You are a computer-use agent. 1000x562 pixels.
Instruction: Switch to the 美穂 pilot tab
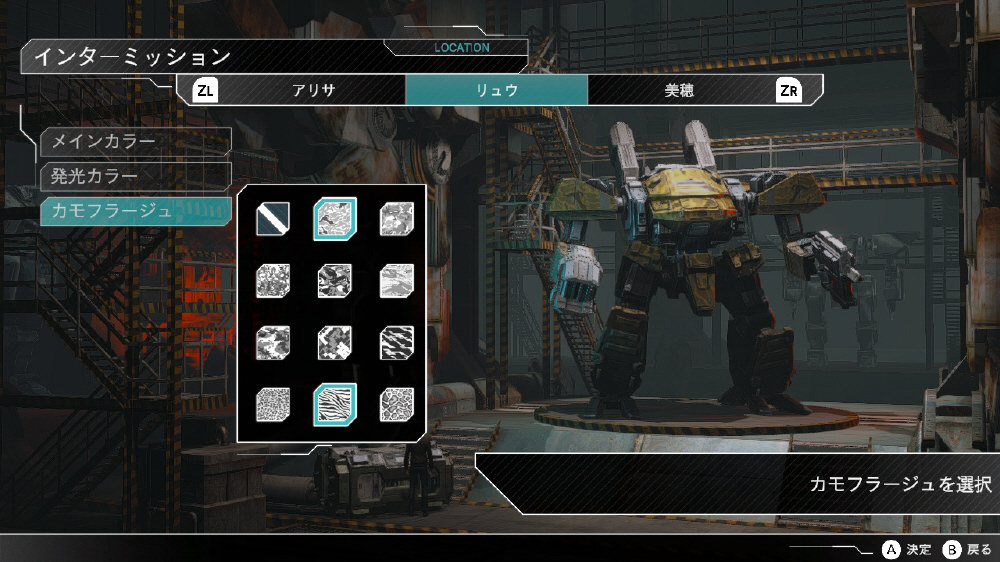[679, 90]
